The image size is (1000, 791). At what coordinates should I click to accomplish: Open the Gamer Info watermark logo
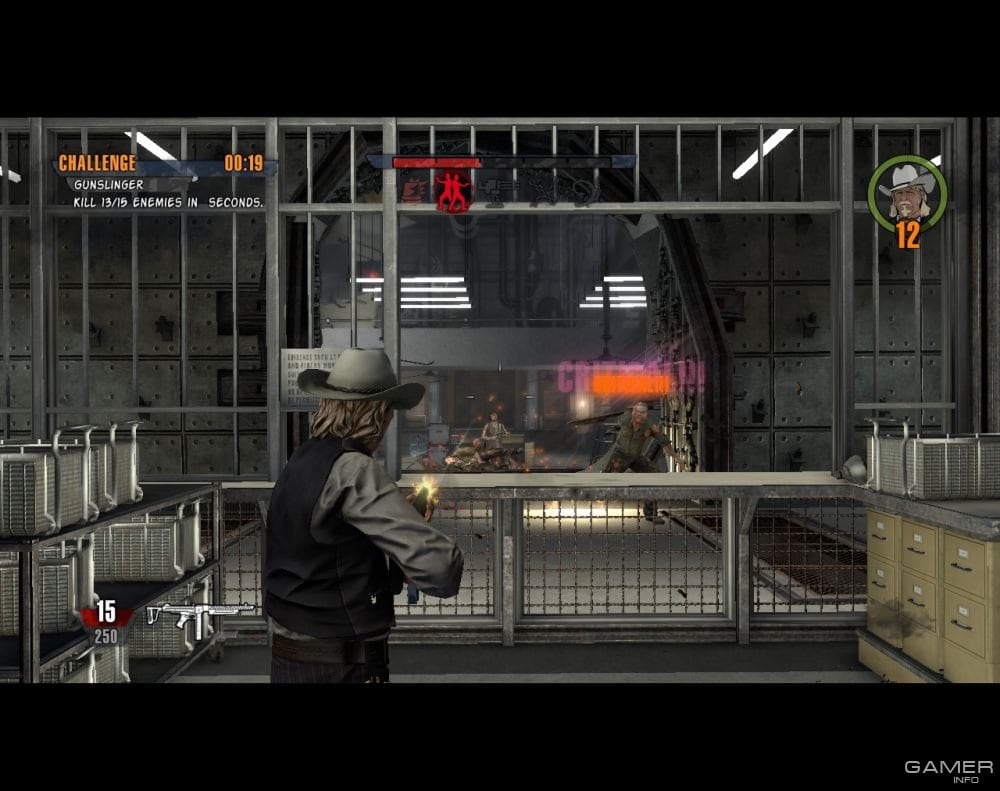coord(948,771)
